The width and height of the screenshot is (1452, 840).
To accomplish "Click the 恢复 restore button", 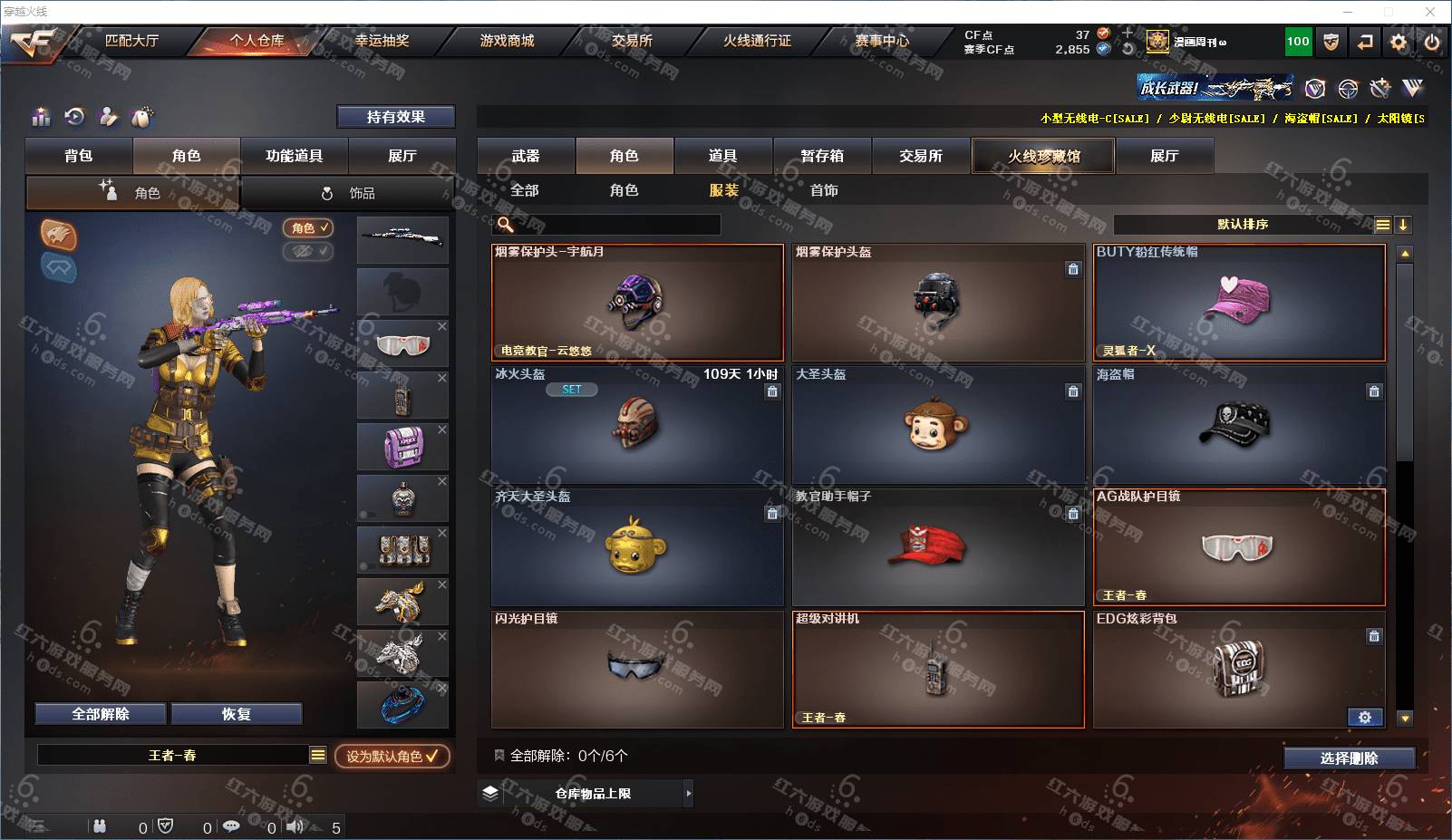I will [x=236, y=714].
